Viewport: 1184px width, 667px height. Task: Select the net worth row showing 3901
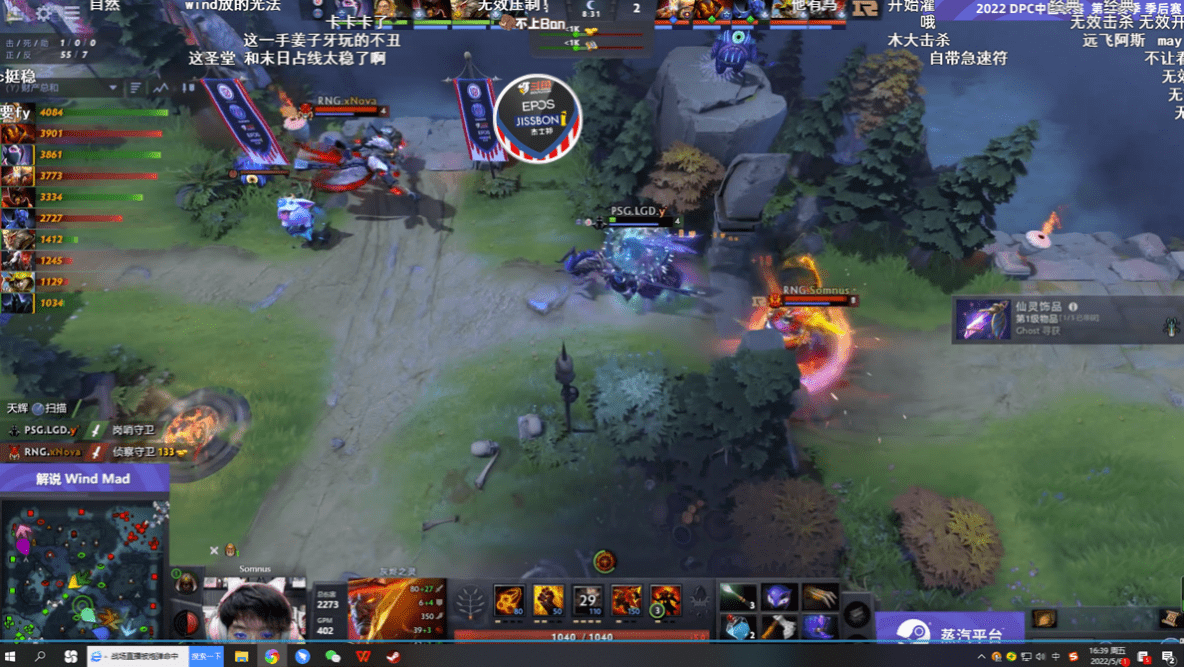tap(80, 133)
